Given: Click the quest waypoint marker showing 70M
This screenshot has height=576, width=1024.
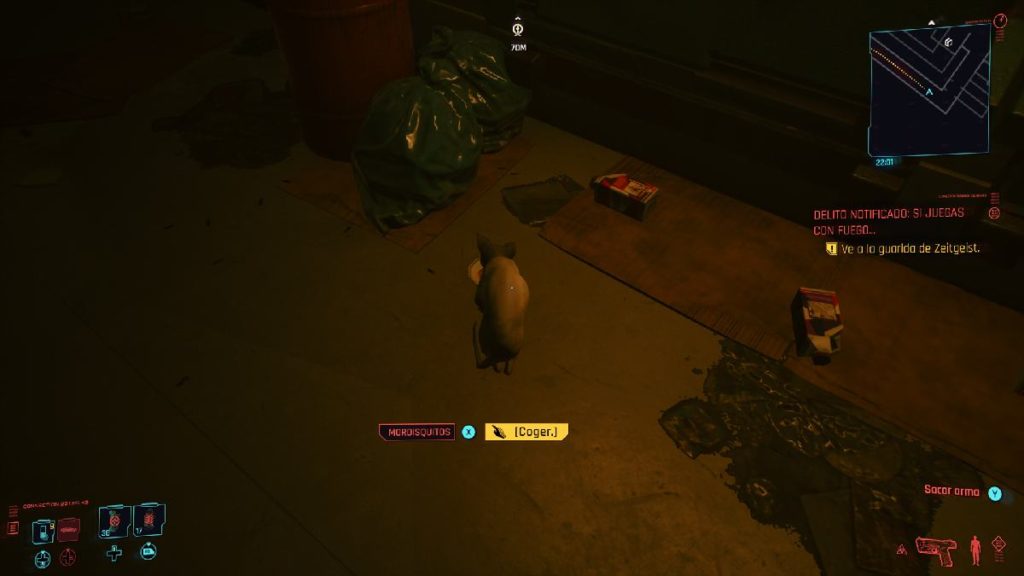Looking at the screenshot, I should [518, 34].
